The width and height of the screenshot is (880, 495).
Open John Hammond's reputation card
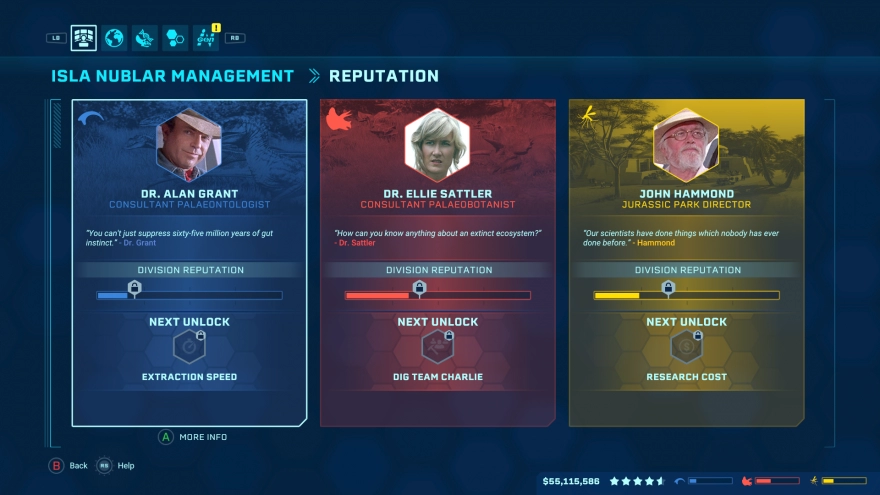686,262
